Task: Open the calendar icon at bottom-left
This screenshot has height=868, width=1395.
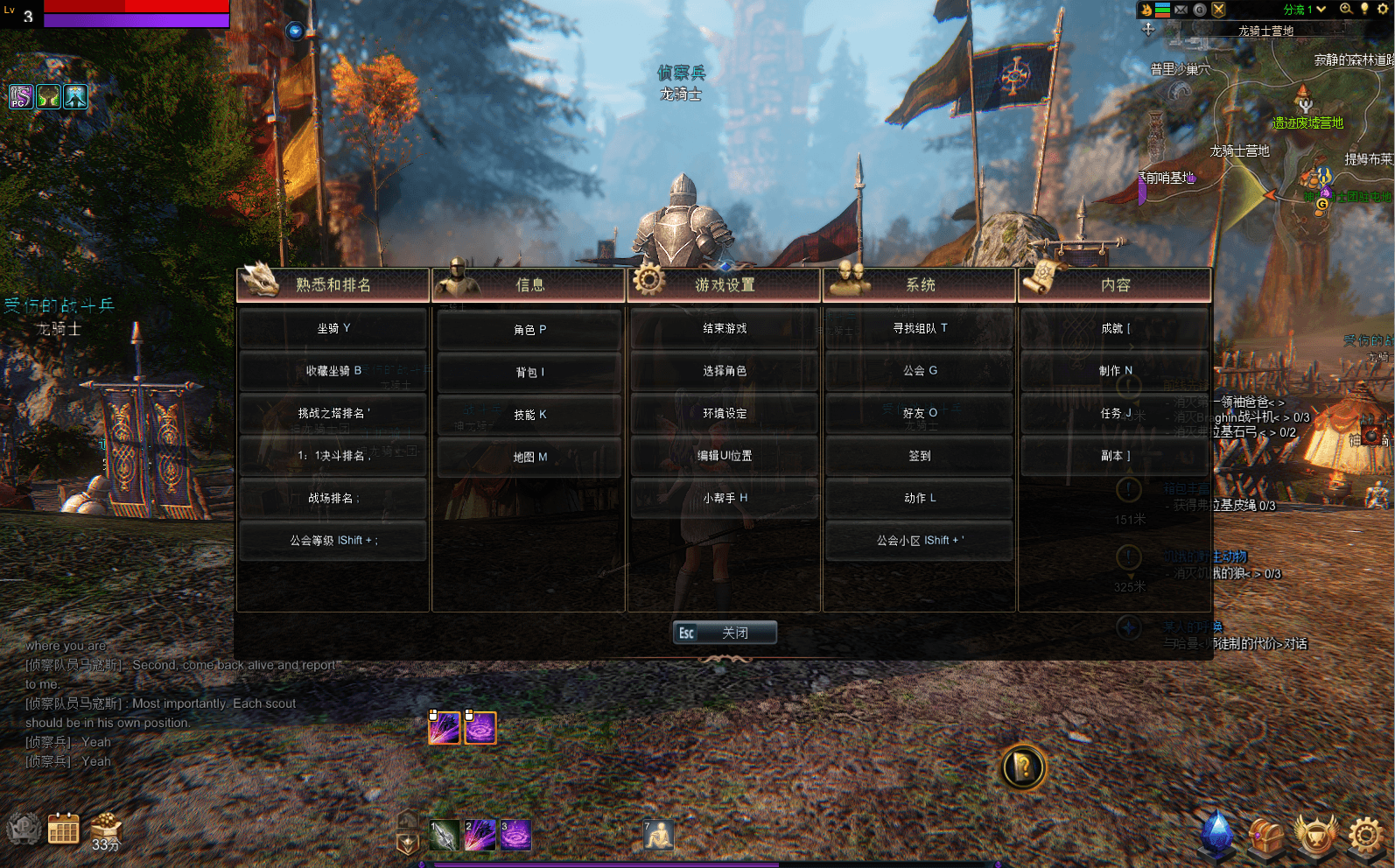Action: click(63, 829)
